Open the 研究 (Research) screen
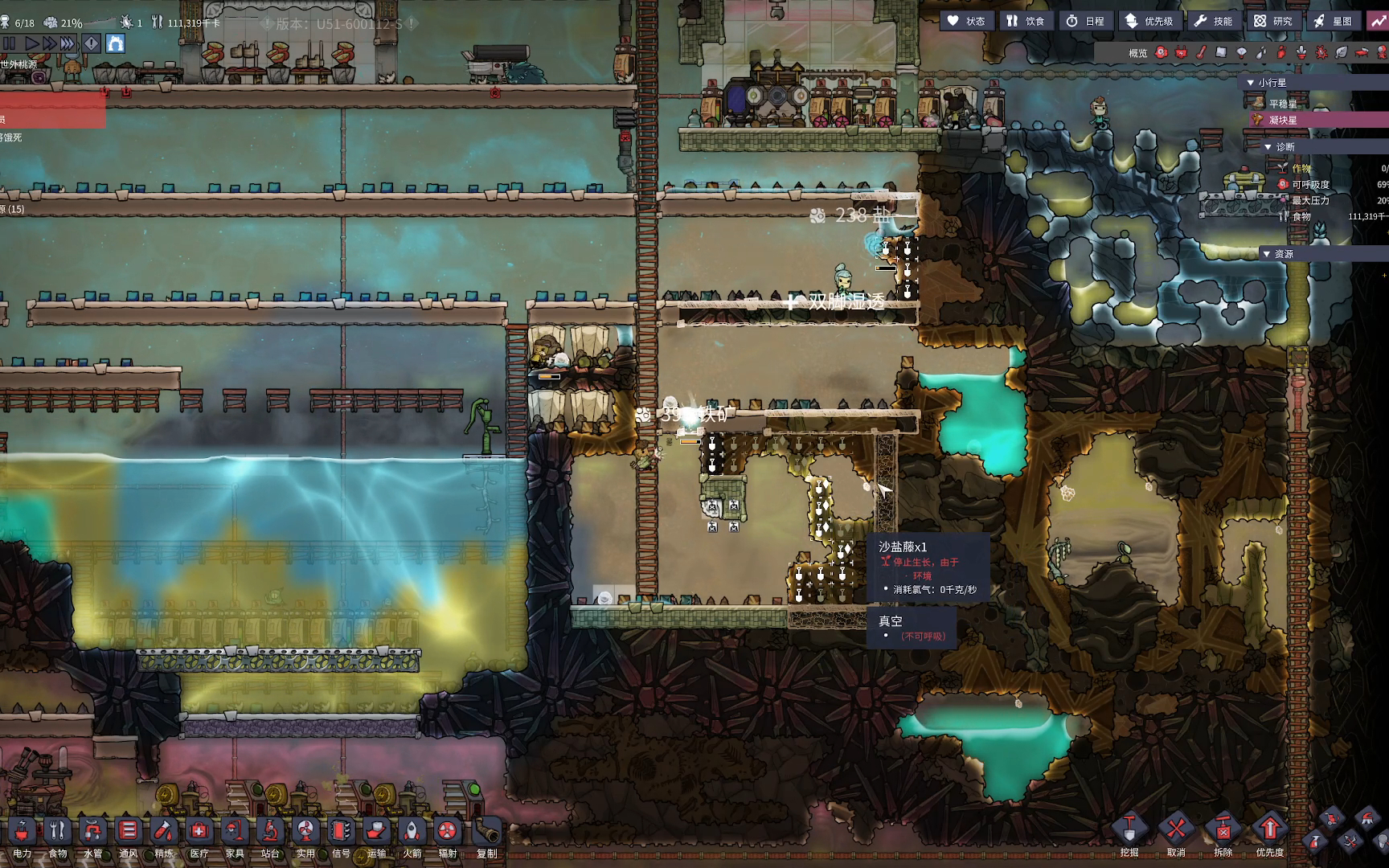The image size is (1389, 868). 1273,21
